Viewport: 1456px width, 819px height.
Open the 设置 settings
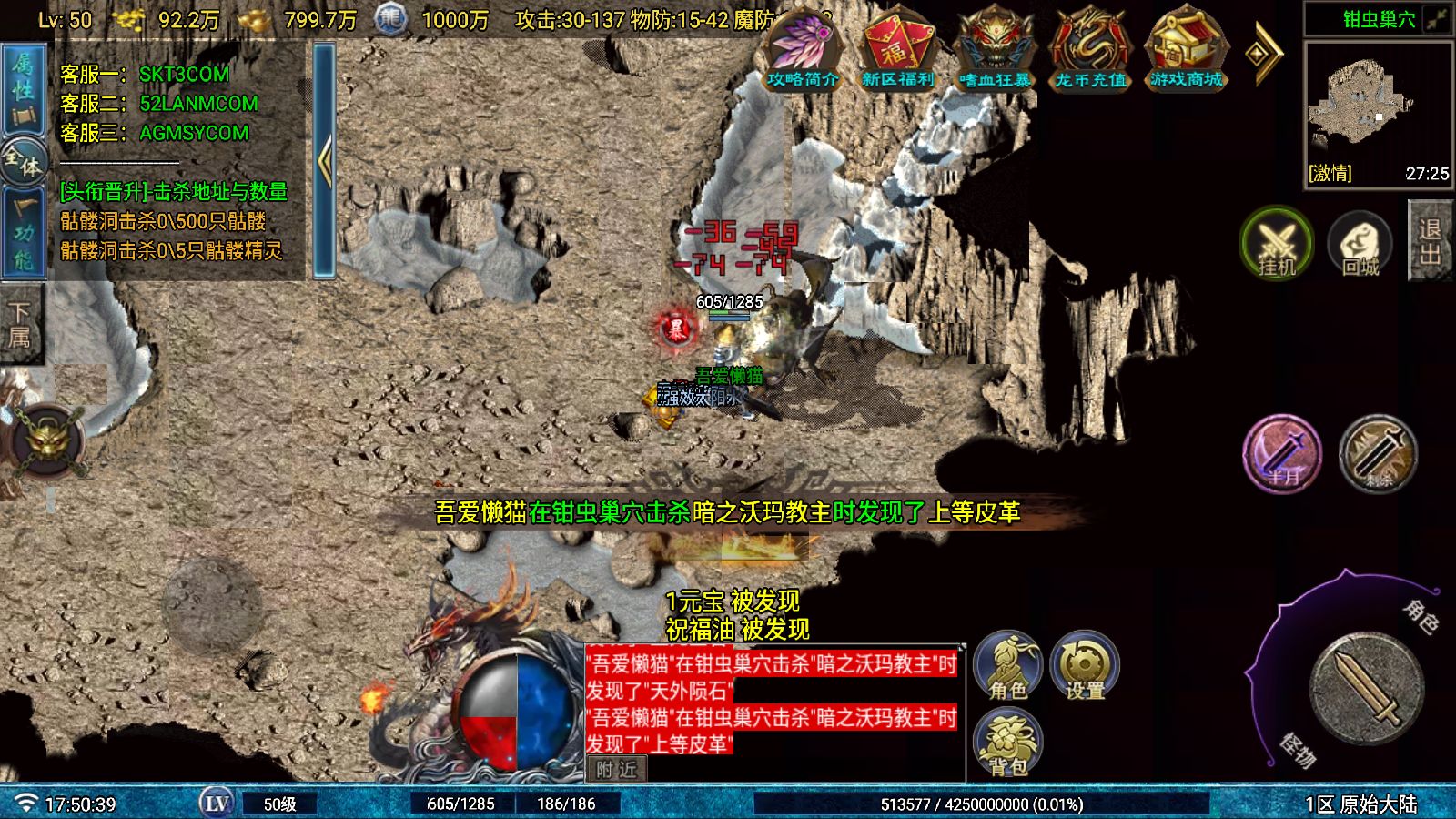tap(1085, 666)
